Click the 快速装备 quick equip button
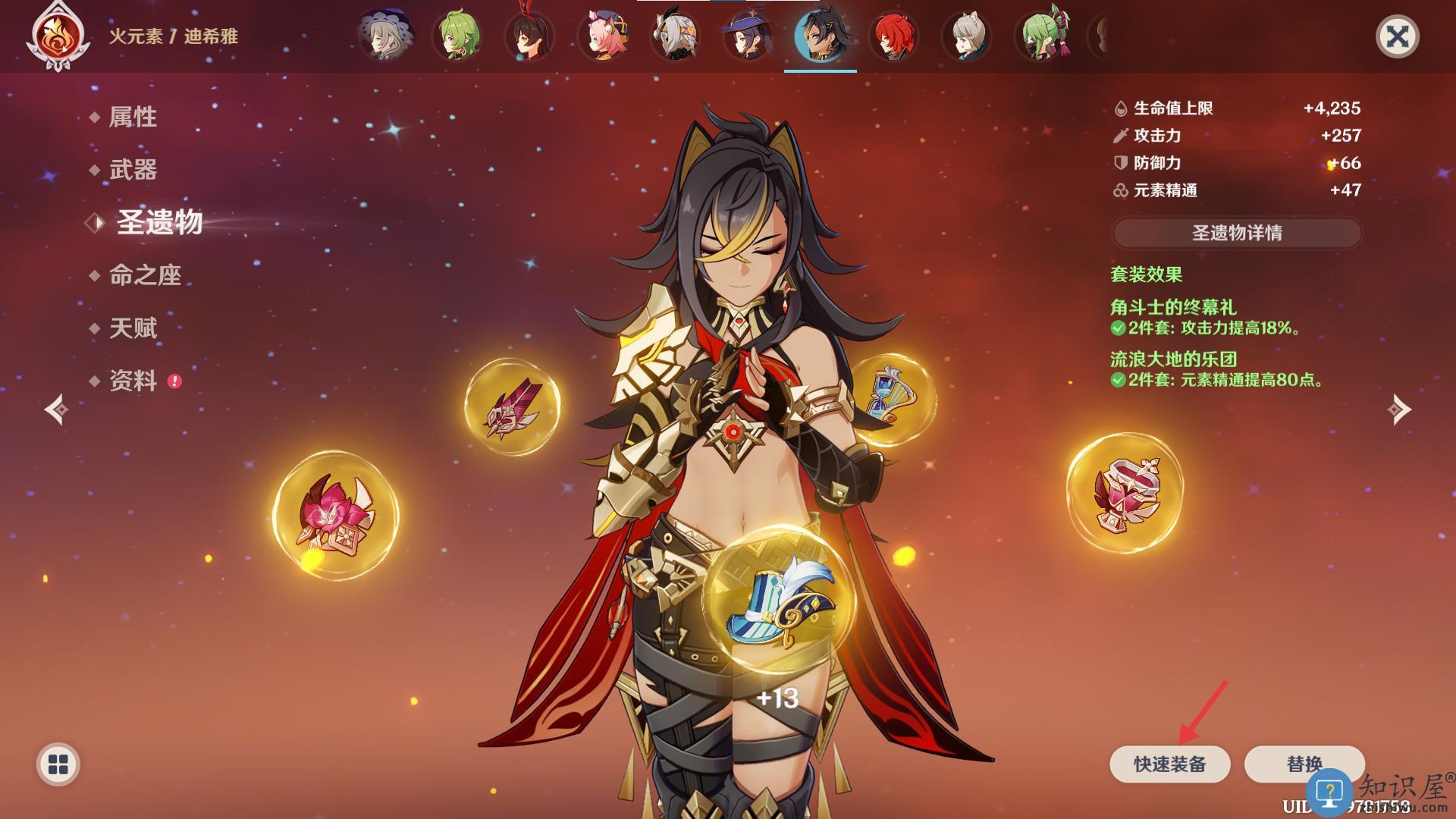This screenshot has width=1456, height=819. [x=1169, y=764]
